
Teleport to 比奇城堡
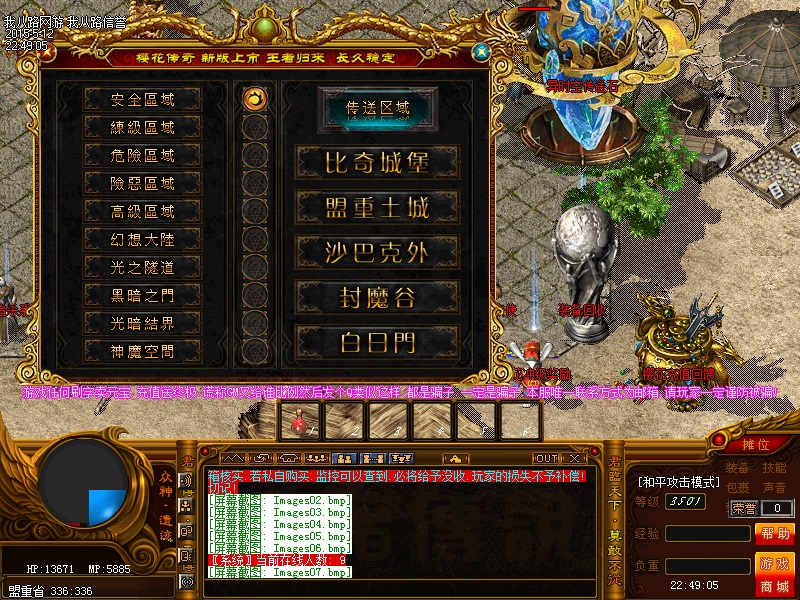[x=377, y=162]
